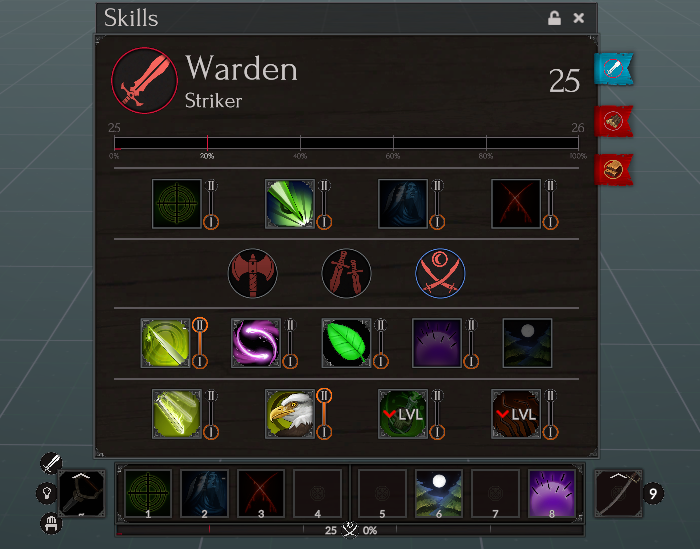700x549 pixels.
Task: Choose the green arrow volley skill
Action: tap(290, 204)
